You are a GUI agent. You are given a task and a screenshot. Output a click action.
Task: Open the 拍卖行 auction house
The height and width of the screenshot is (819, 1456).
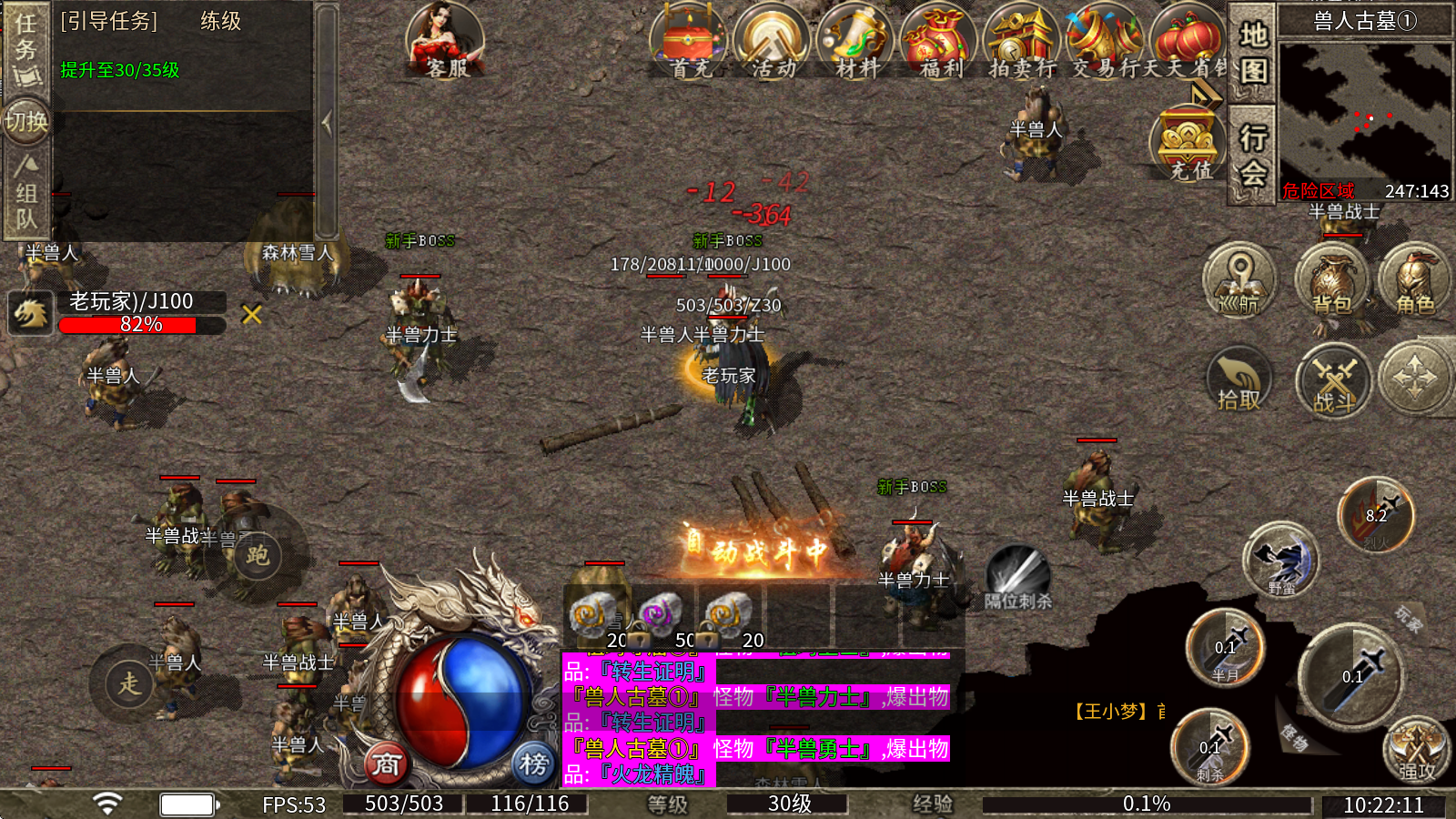click(x=1022, y=42)
